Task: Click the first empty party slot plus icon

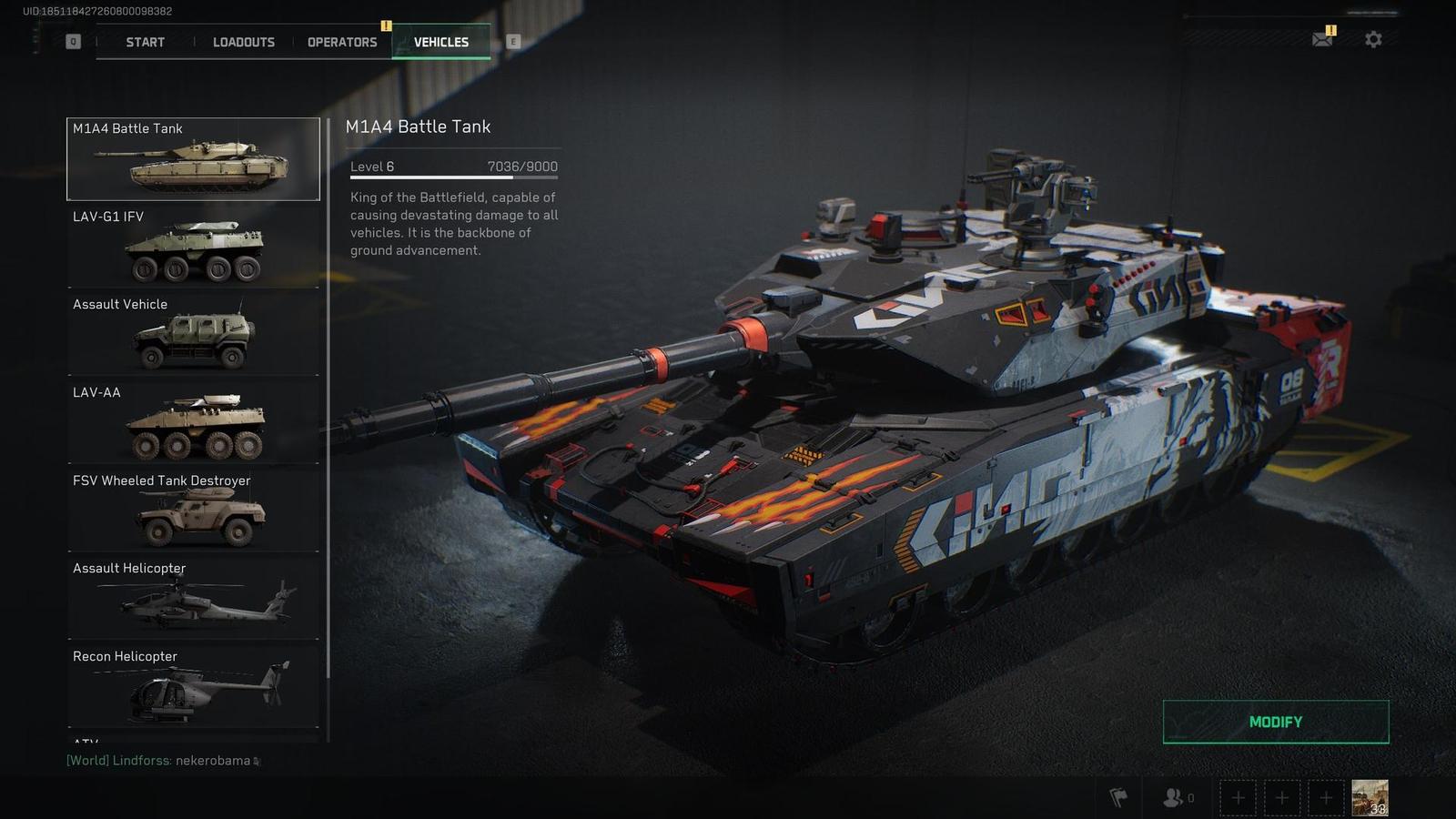Action: point(1238,796)
